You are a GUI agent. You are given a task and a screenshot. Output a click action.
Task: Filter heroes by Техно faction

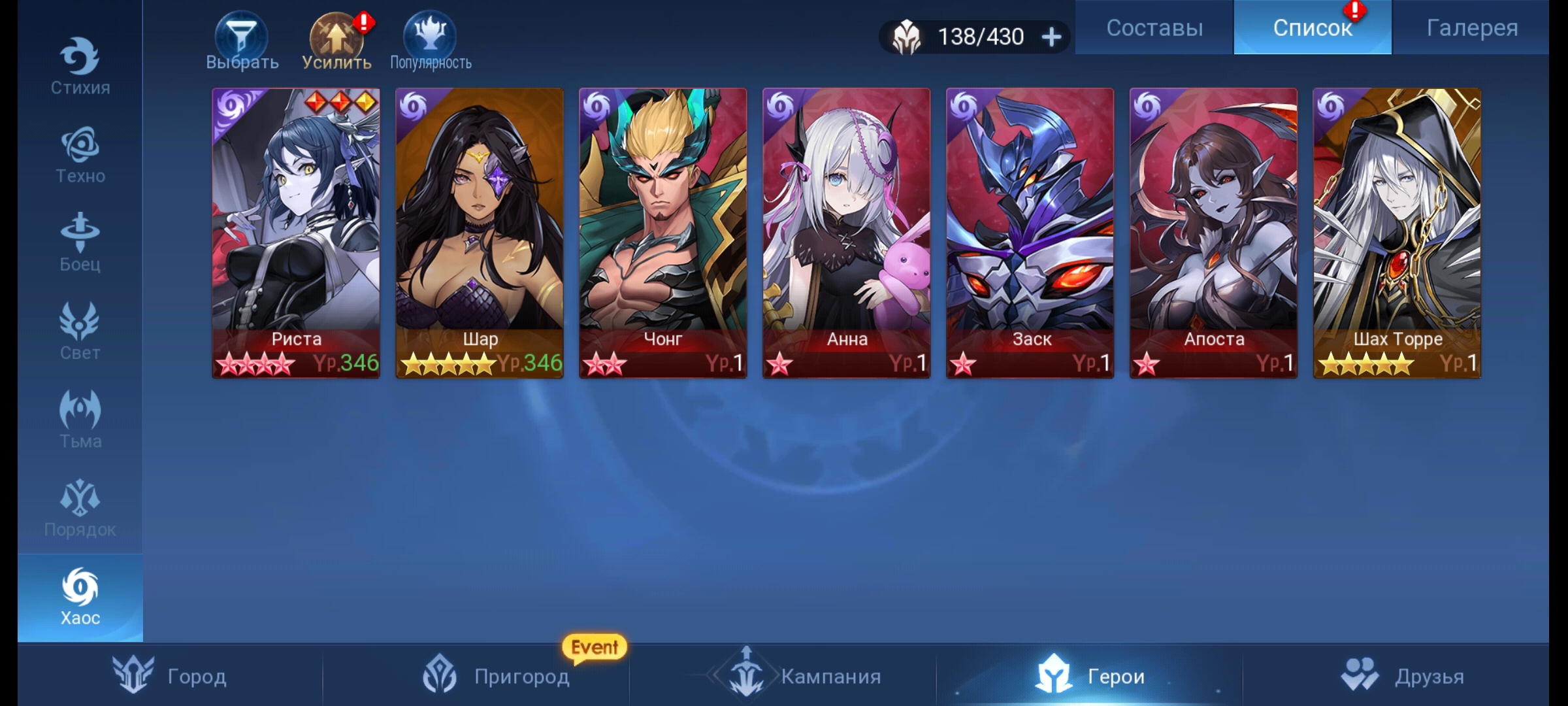[80, 155]
